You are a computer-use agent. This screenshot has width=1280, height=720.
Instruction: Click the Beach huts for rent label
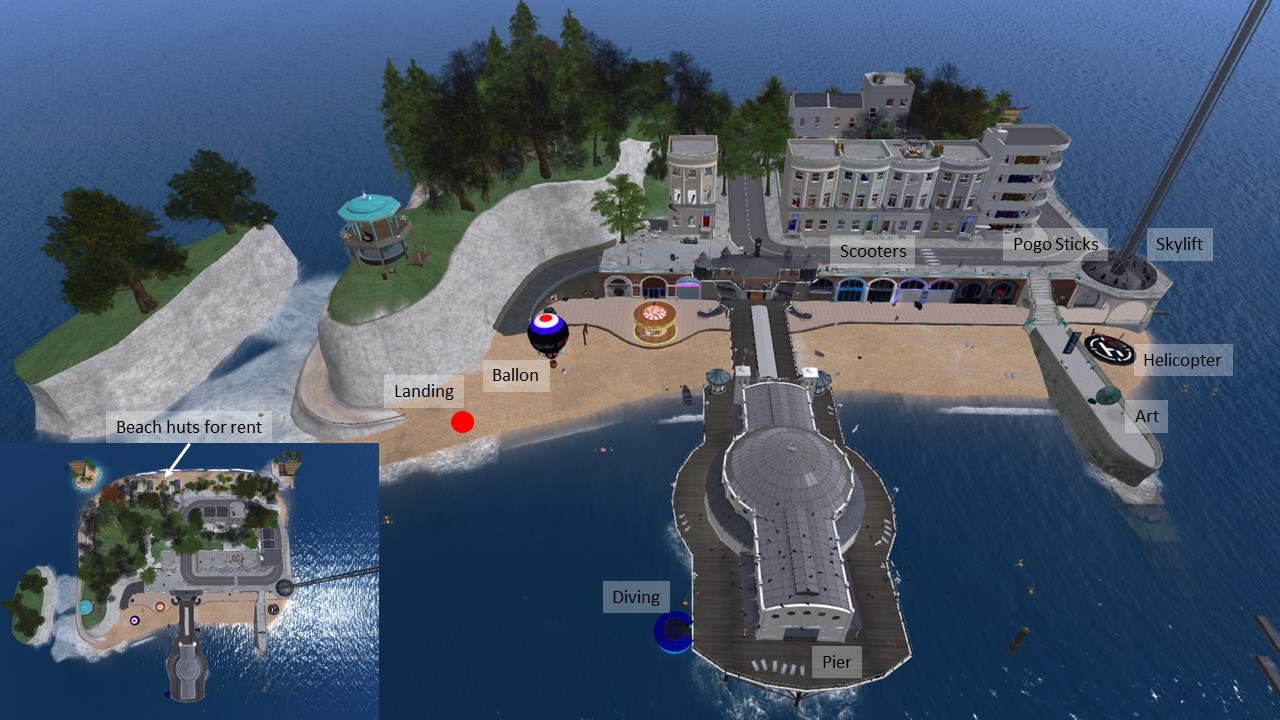(x=189, y=427)
